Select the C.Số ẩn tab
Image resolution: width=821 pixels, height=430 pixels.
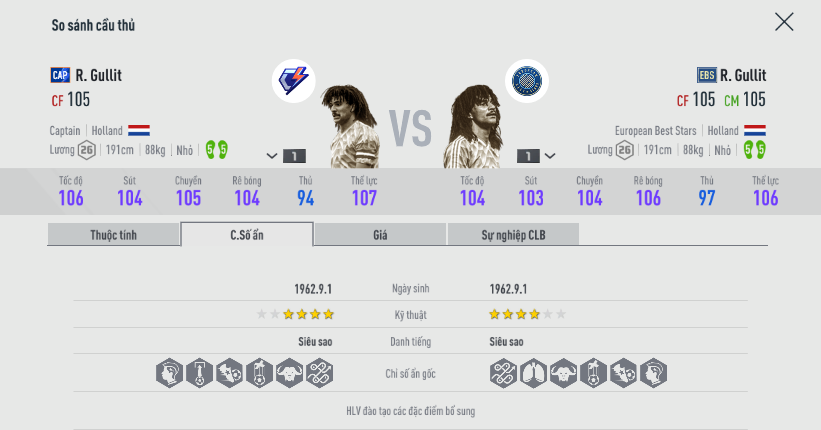247,235
